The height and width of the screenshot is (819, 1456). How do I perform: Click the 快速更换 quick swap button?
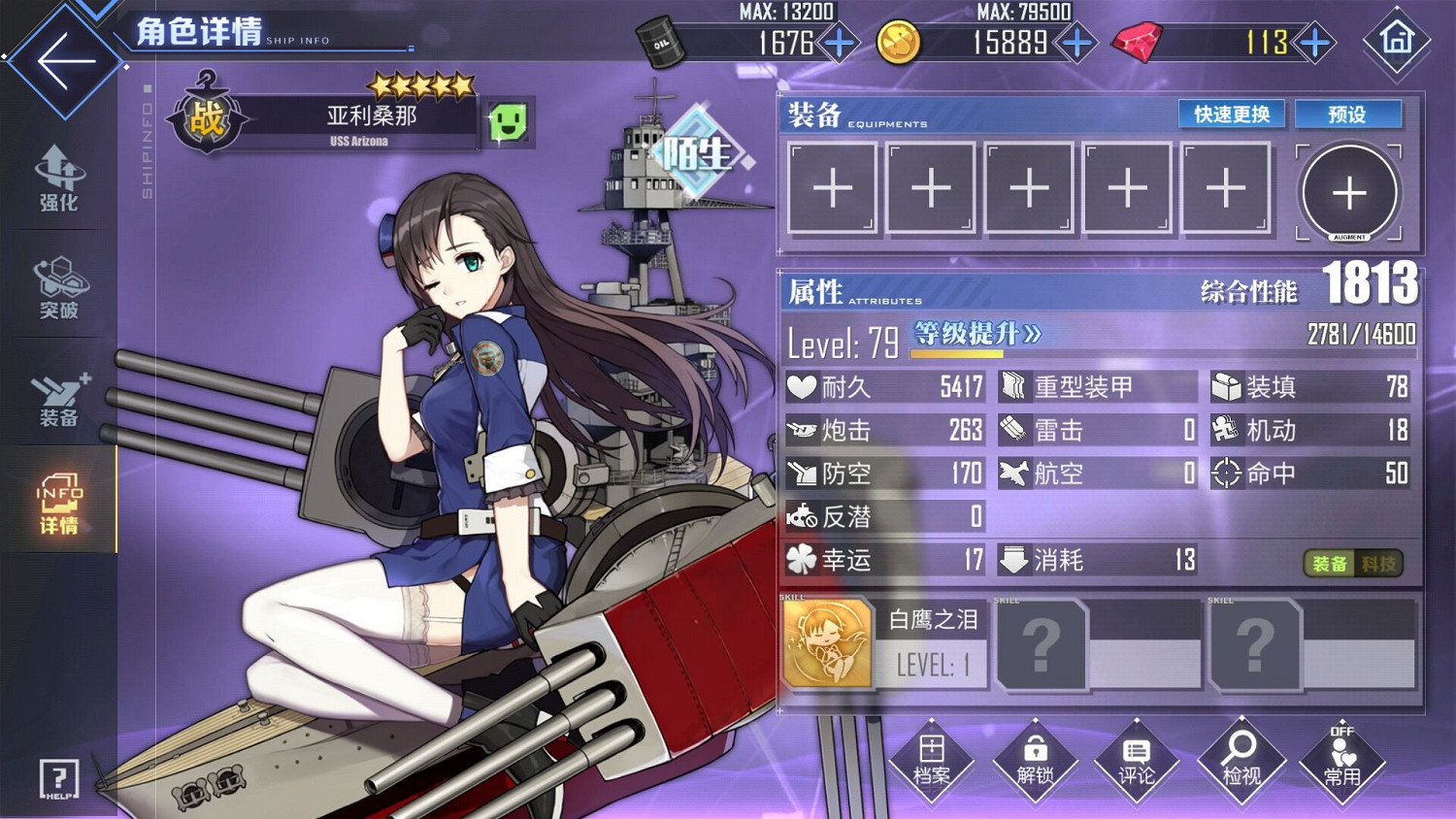tap(1231, 114)
